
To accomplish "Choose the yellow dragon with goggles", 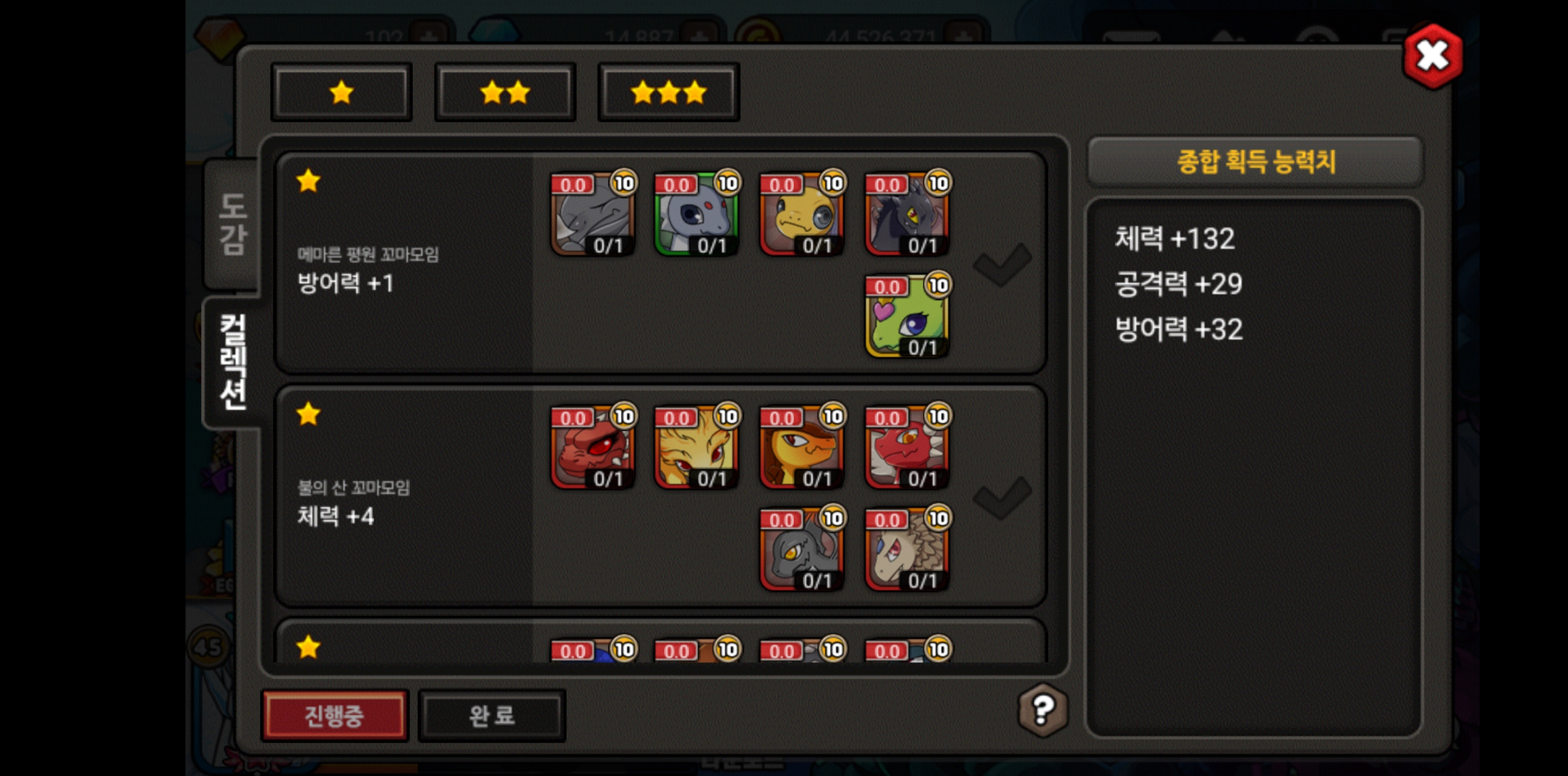I will [x=802, y=214].
